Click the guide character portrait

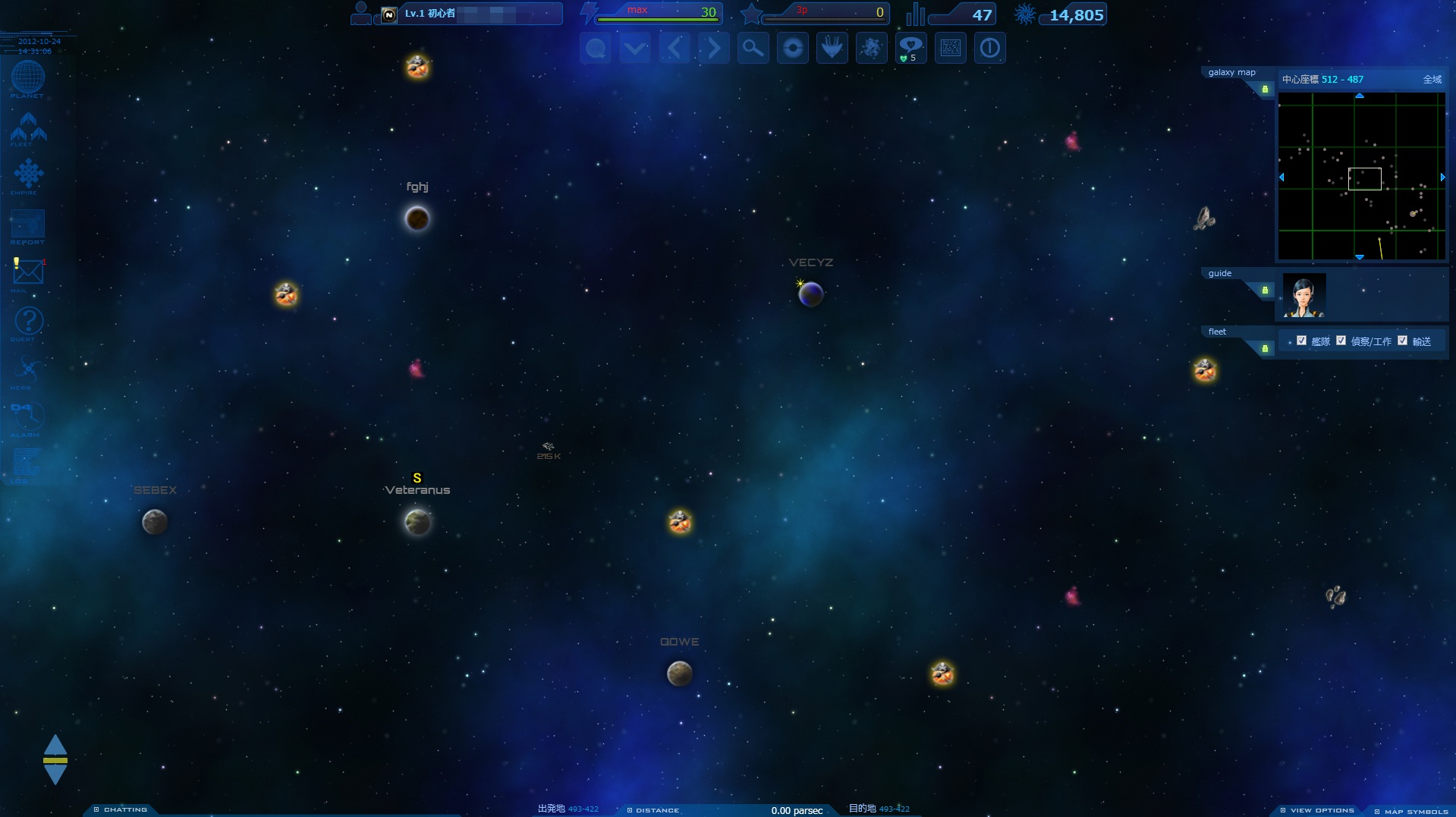[1303, 295]
